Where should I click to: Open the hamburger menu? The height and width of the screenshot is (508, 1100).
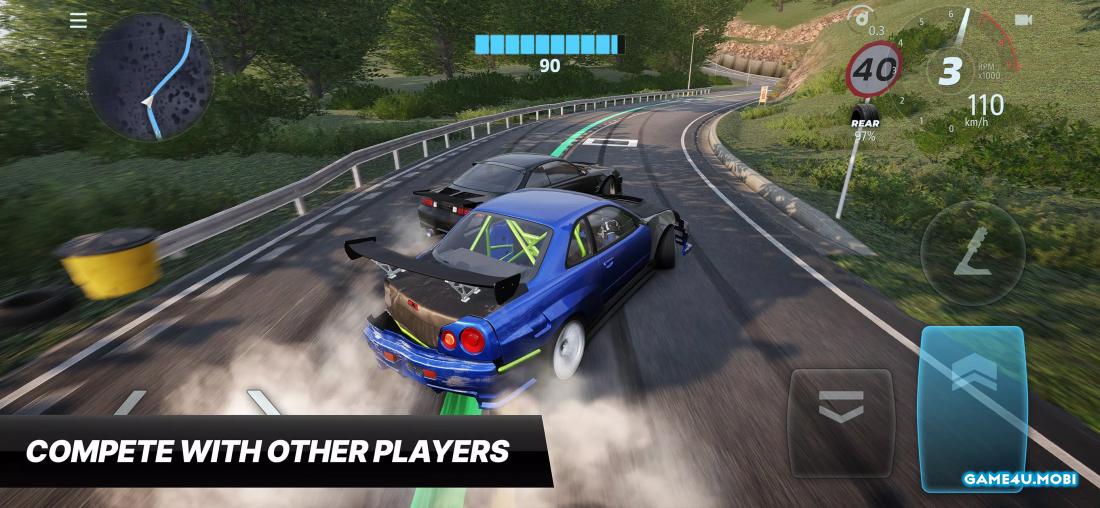pyautogui.click(x=78, y=20)
